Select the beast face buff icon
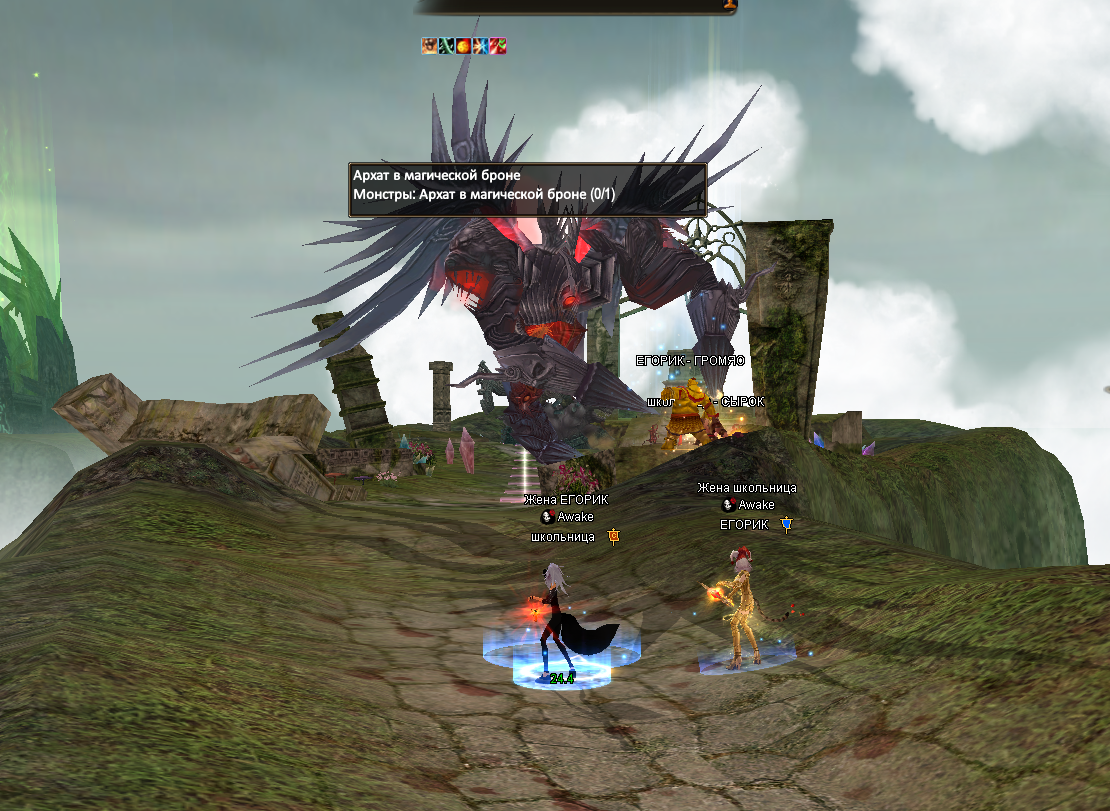This screenshot has height=811, width=1110. tap(429, 45)
